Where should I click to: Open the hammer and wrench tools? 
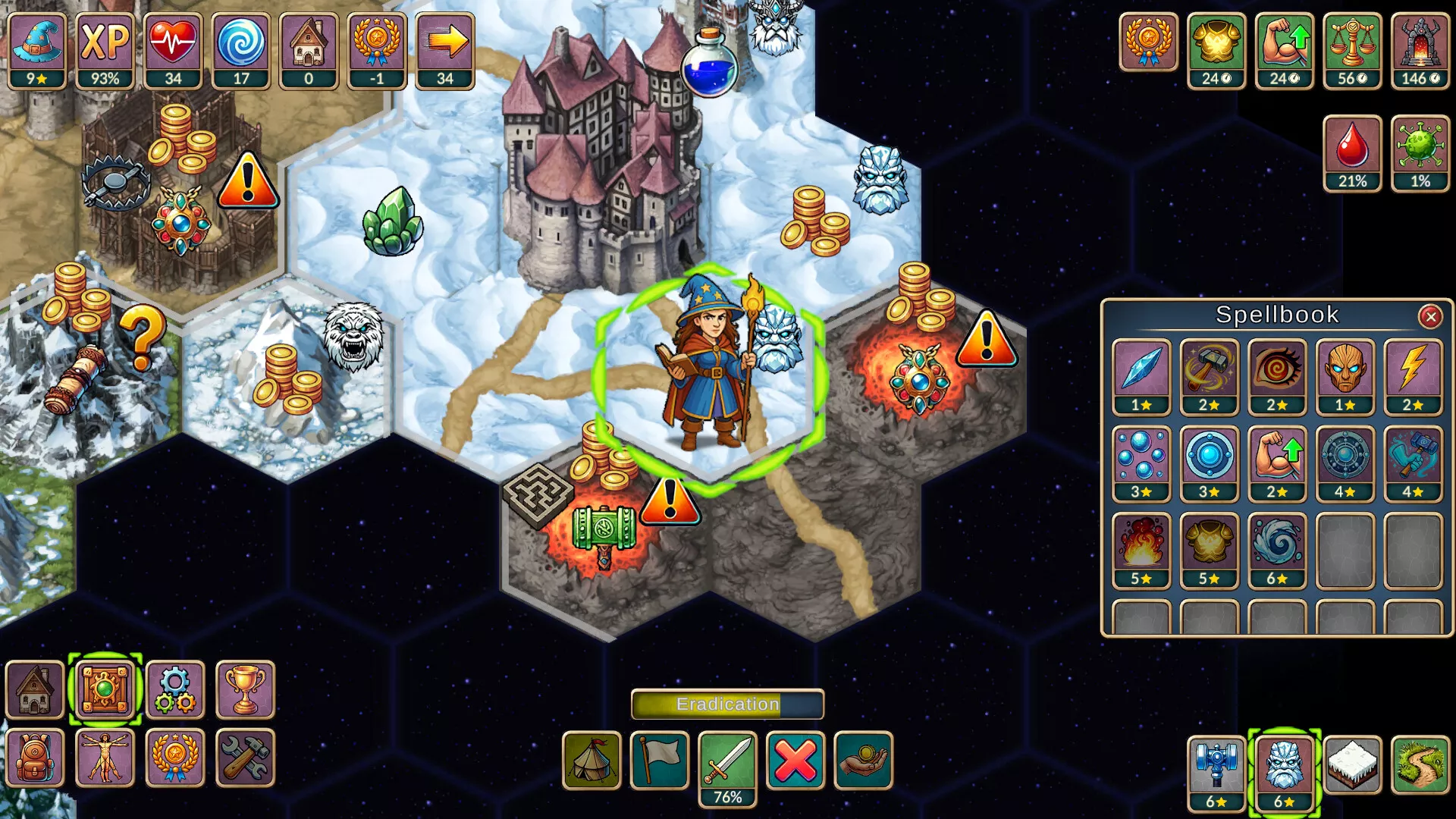tap(245, 757)
